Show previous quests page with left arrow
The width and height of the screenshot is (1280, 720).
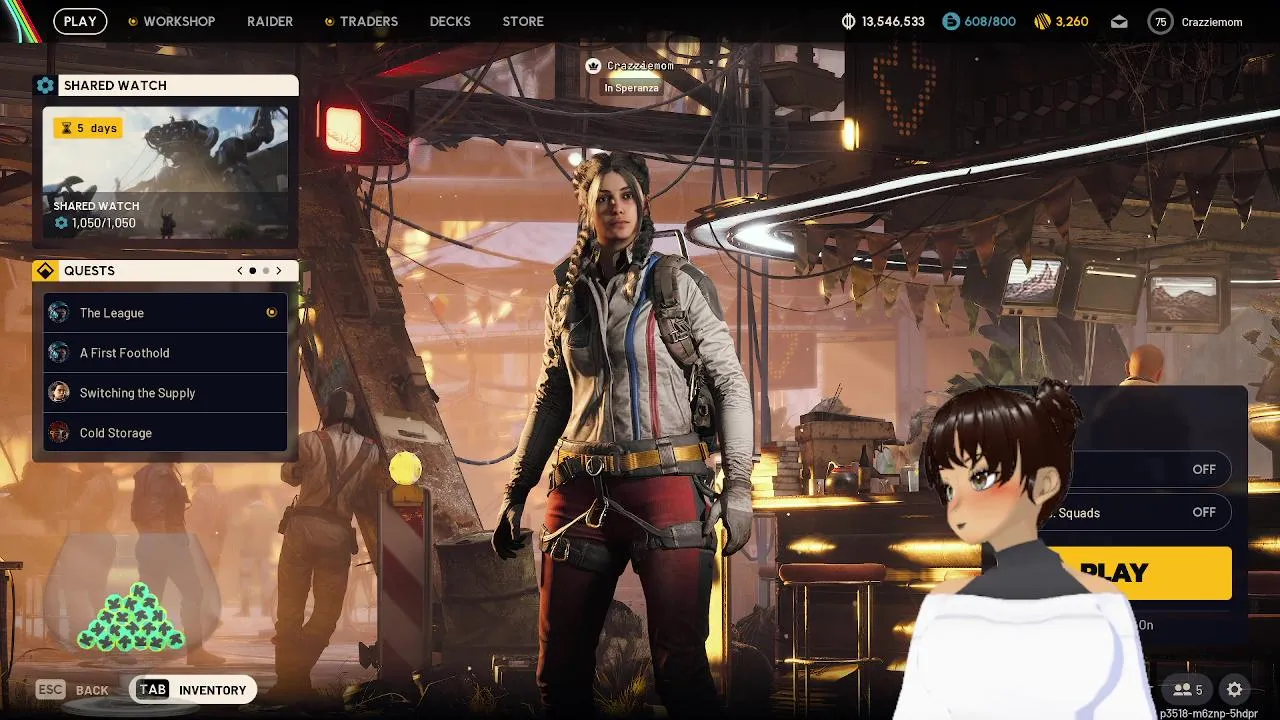[240, 271]
